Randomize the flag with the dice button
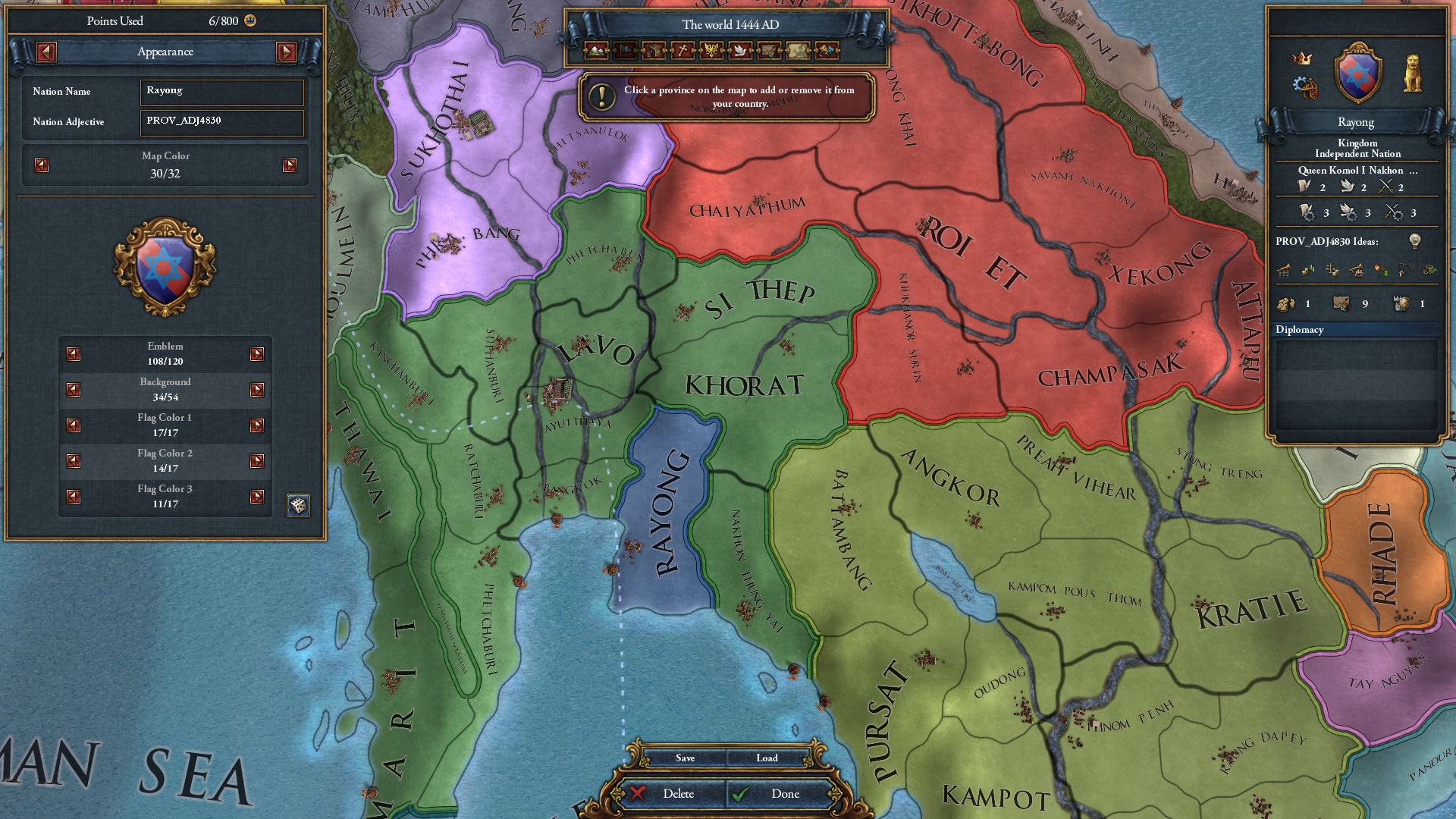 [297, 505]
